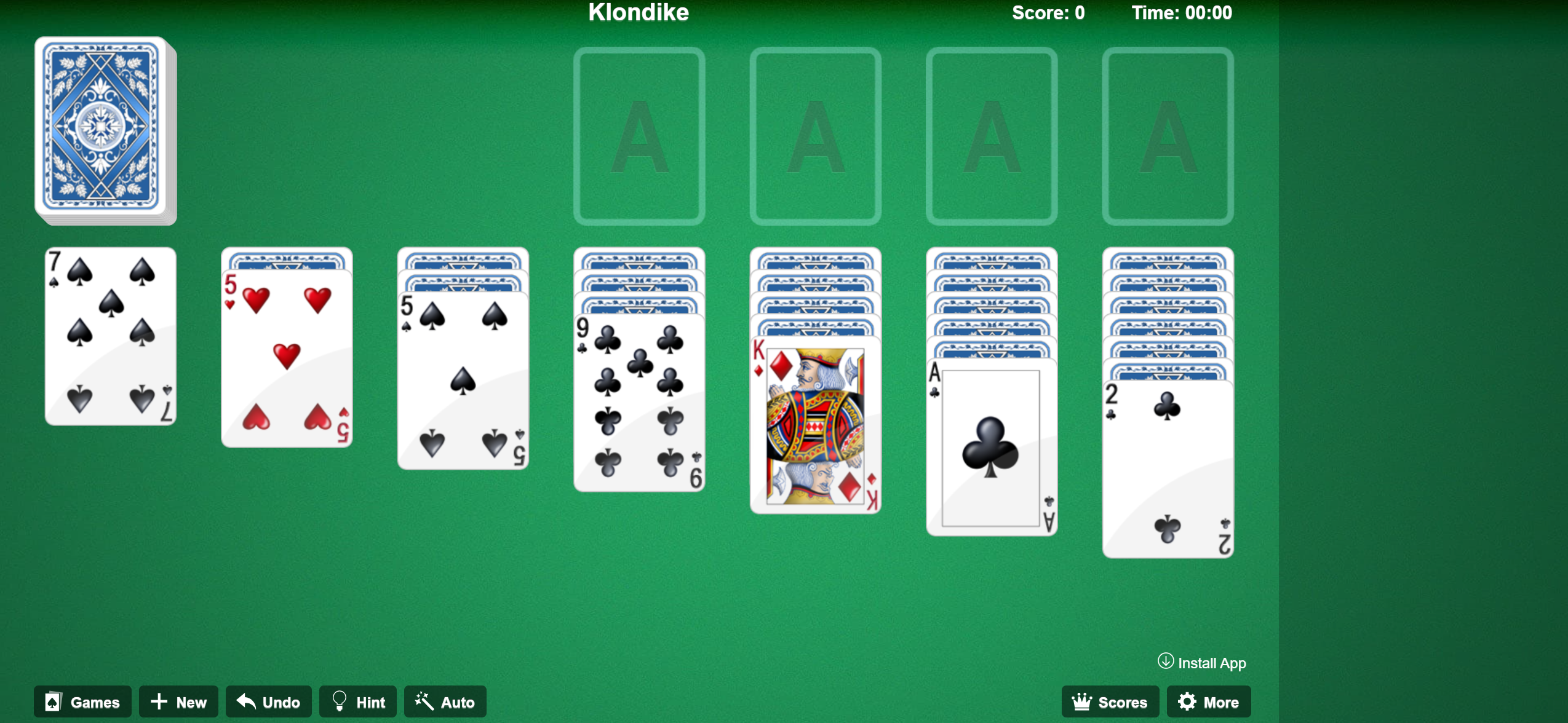The width and height of the screenshot is (1568, 723).
Task: Select the 7 of Spades
Action: [109, 335]
